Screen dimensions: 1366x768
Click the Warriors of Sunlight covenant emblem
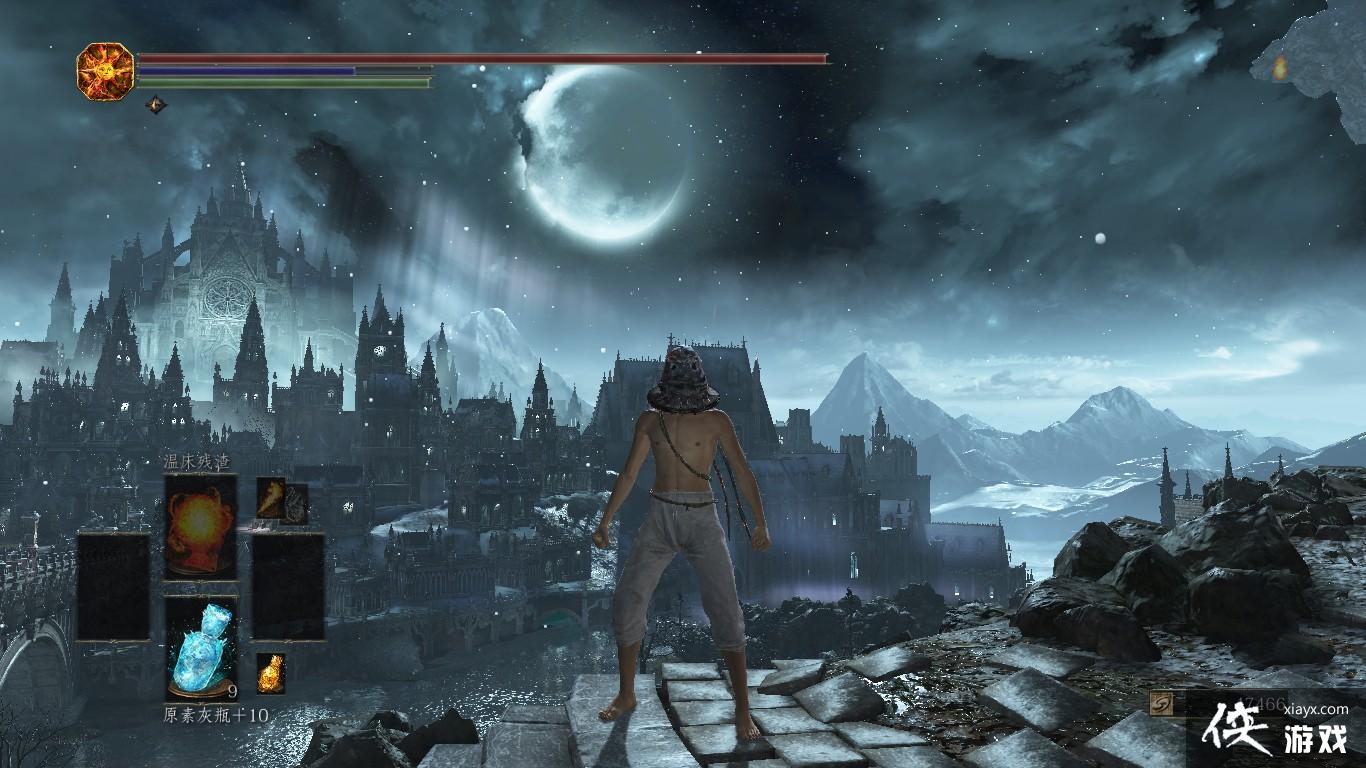tap(106, 70)
